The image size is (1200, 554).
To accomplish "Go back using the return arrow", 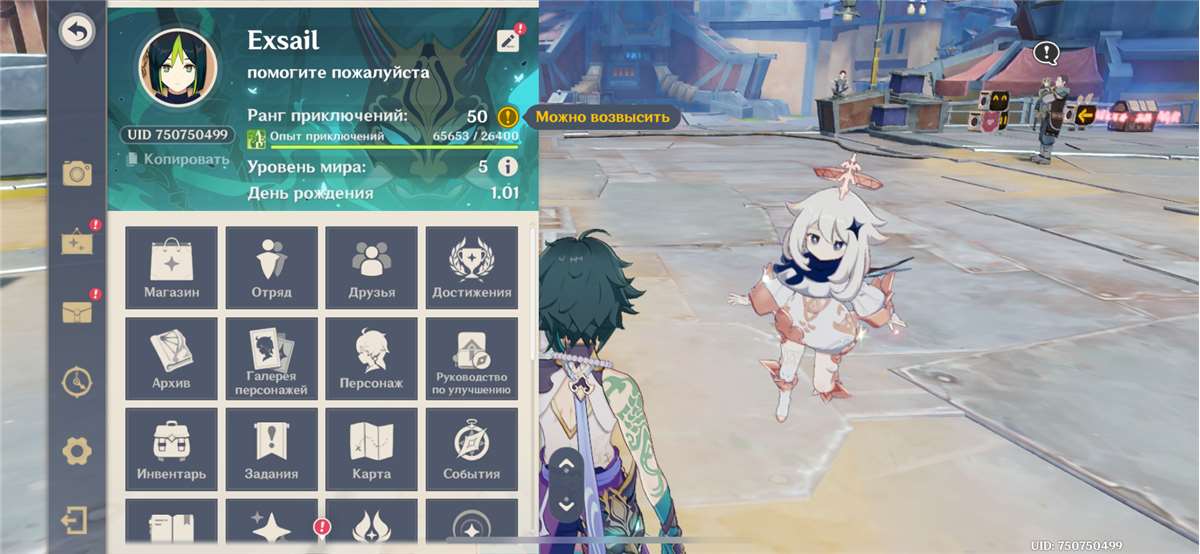I will tap(76, 32).
